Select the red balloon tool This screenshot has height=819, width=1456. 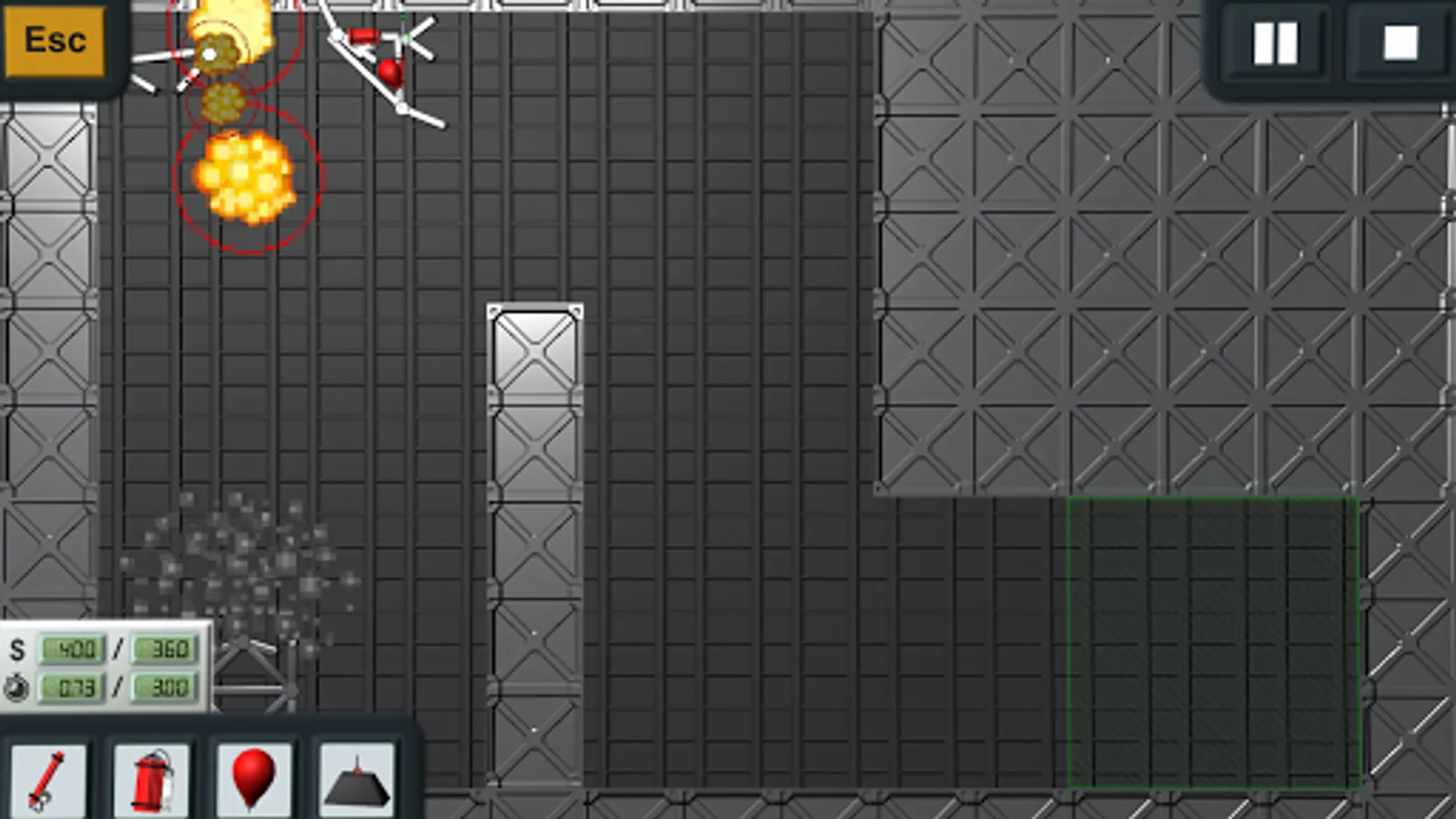pos(254,781)
